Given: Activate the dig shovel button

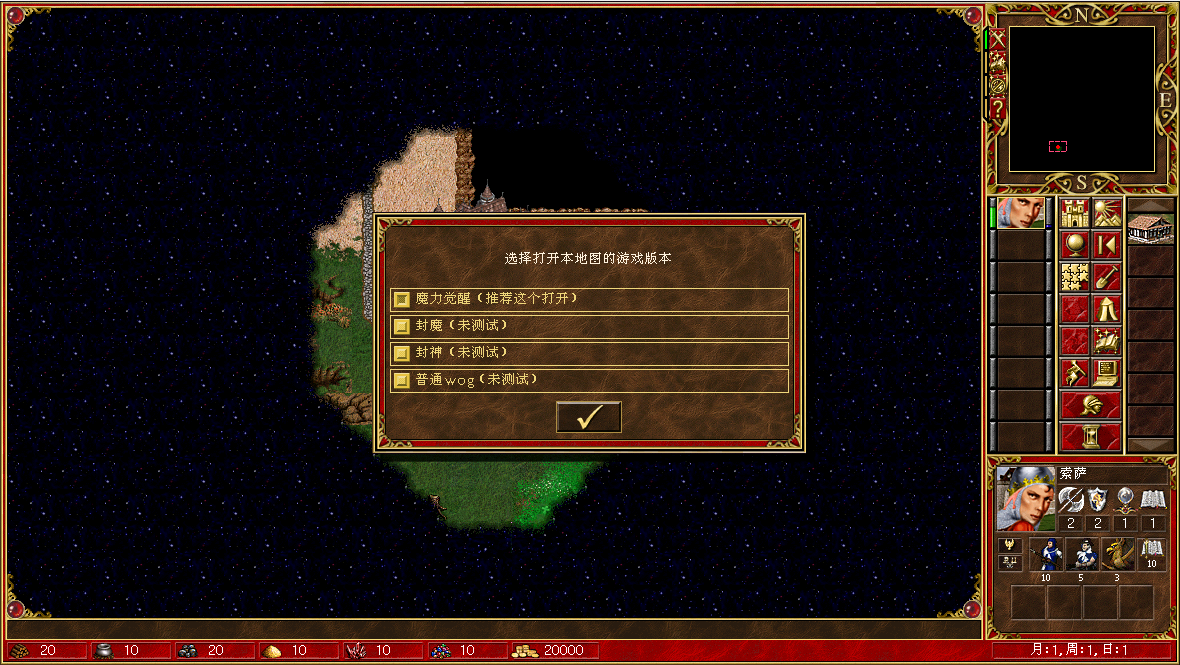Looking at the screenshot, I should coord(1106,277).
